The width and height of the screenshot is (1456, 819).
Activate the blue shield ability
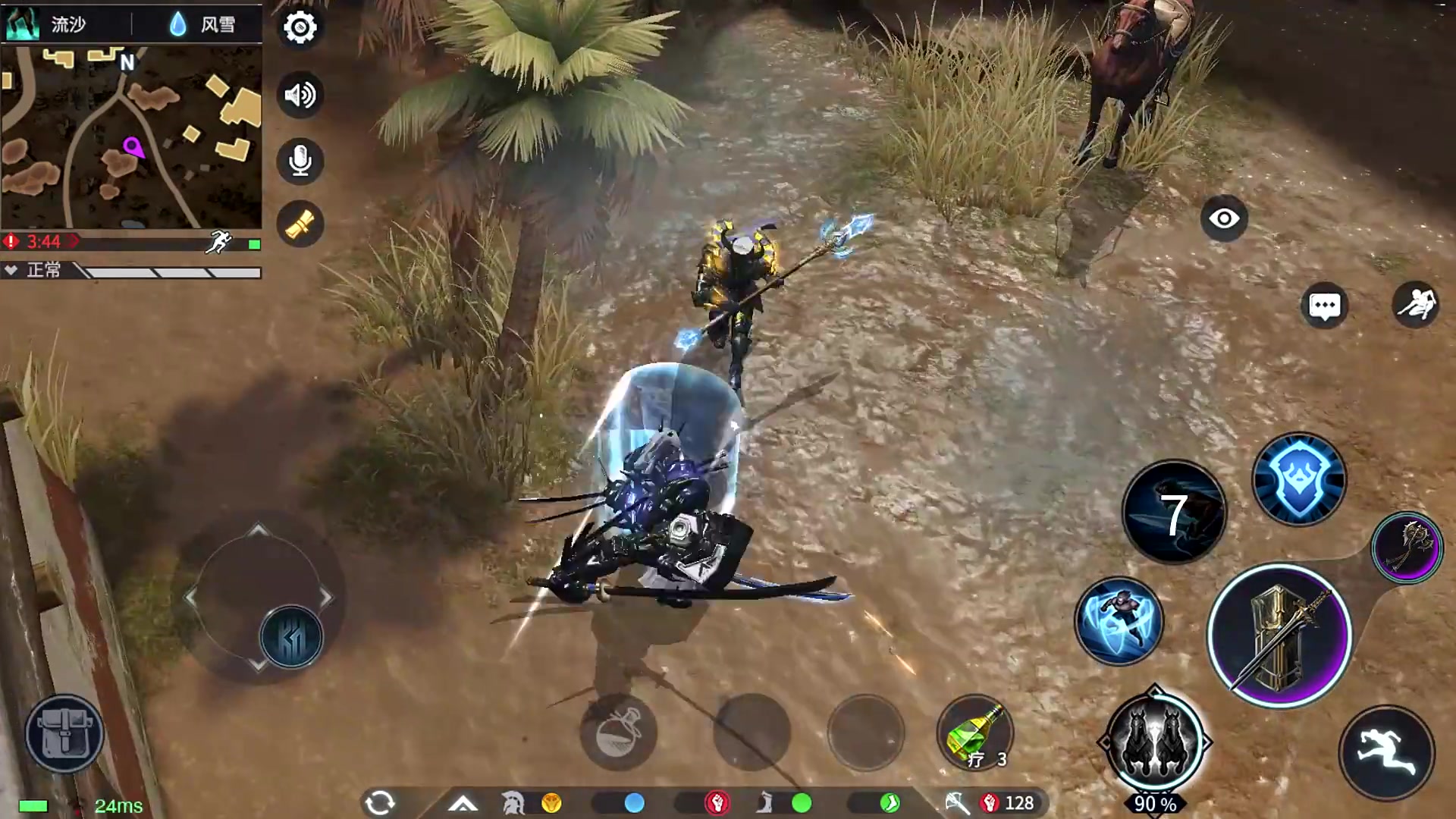tap(1298, 479)
